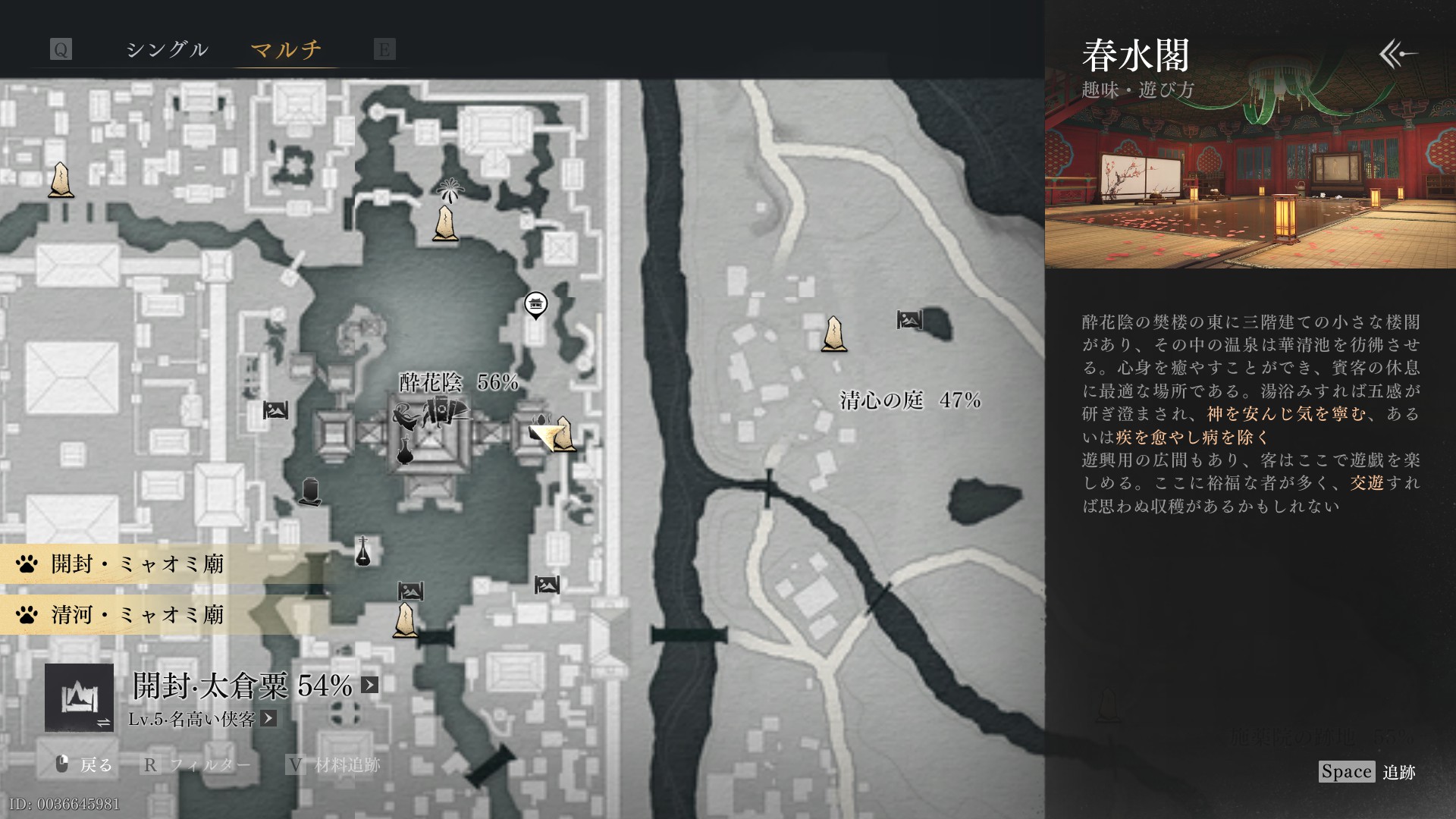The height and width of the screenshot is (819, 1456).
Task: Choose 清河・ミャオミ廟 list entry
Action: 136,614
